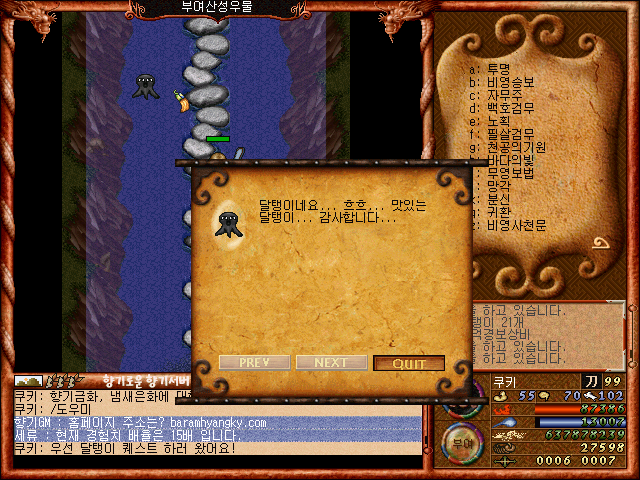This screenshot has height=480, width=640.
Task: Return to the PREV dialogue page
Action: 253,363
